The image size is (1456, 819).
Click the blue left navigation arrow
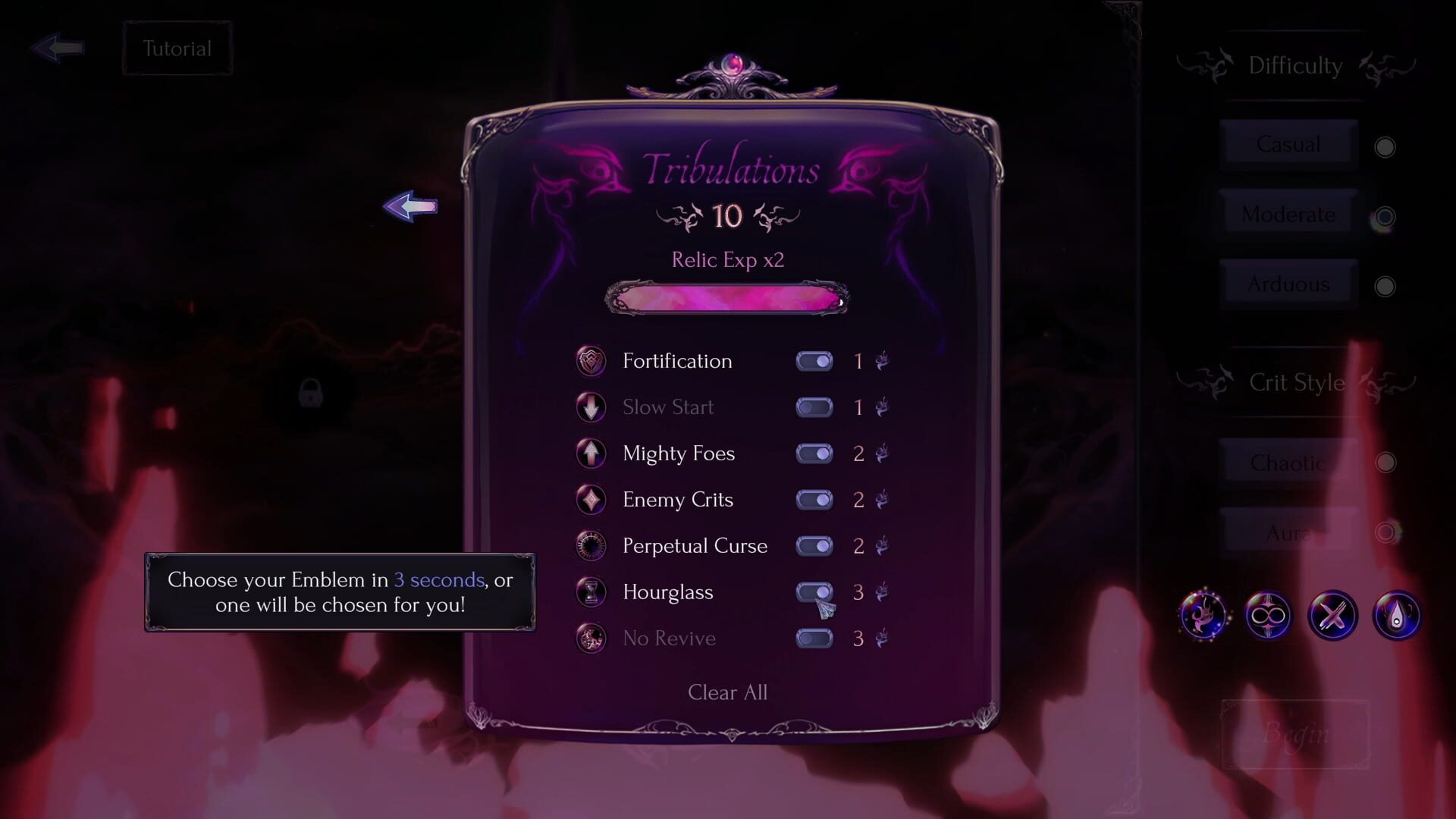pos(411,206)
